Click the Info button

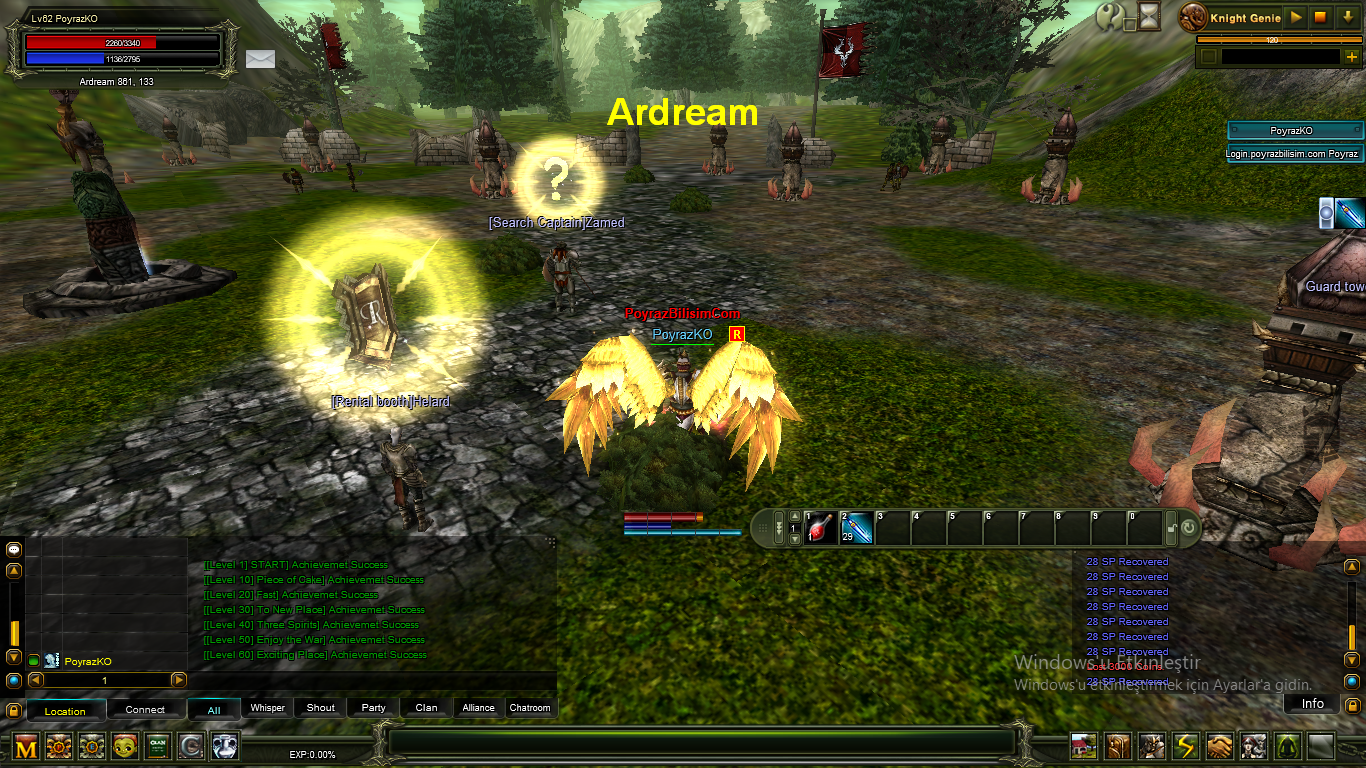pyautogui.click(x=1312, y=704)
